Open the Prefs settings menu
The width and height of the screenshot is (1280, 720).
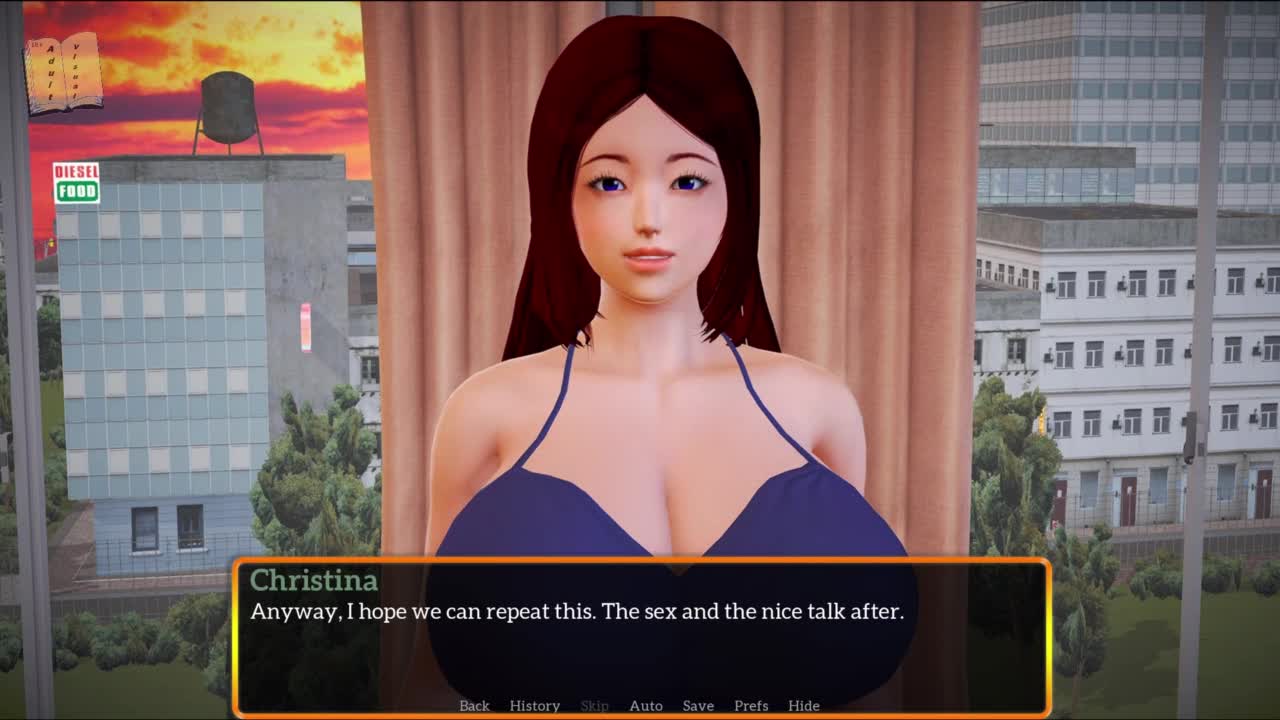point(751,705)
